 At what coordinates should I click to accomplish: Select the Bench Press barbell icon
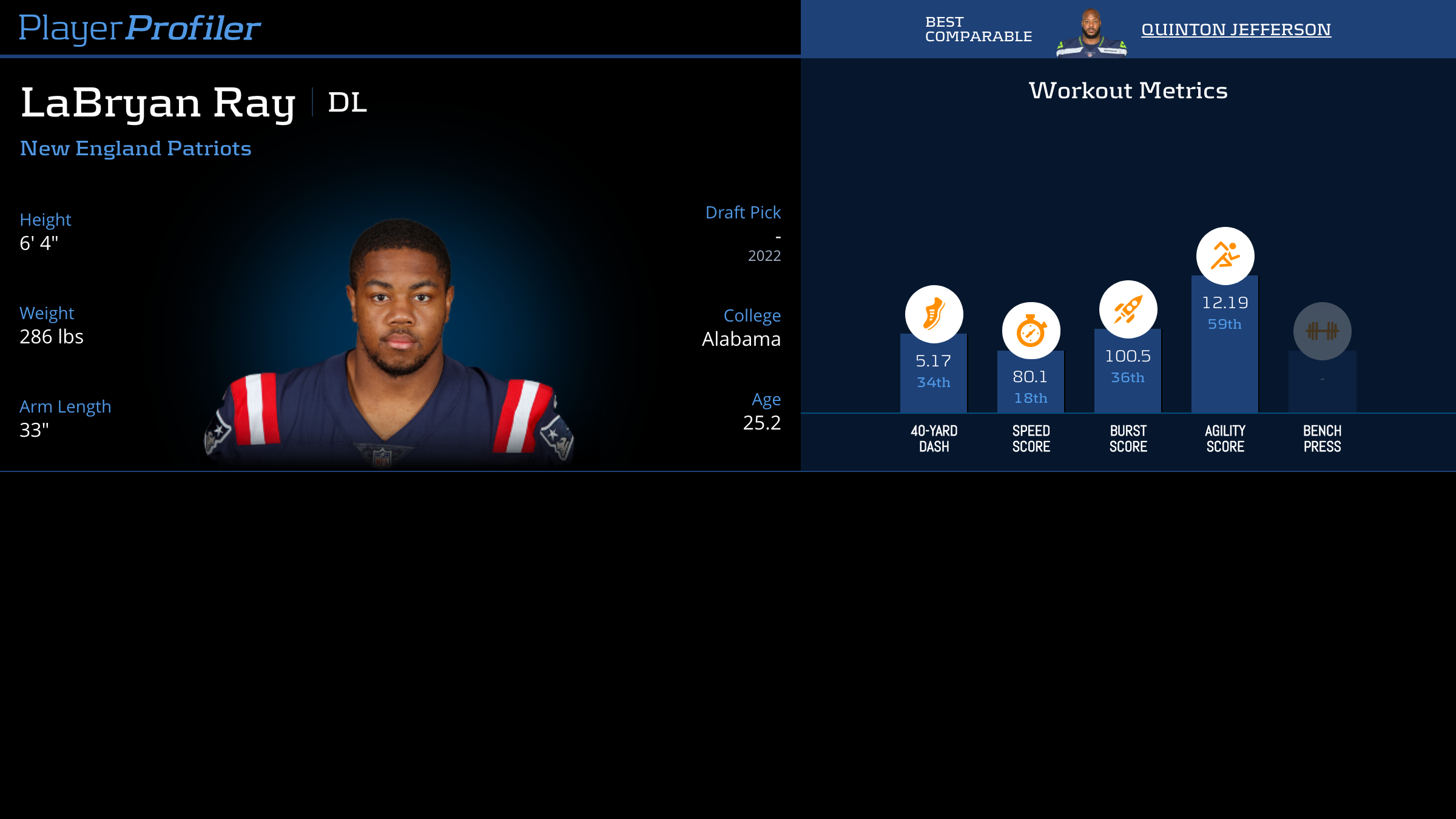tap(1322, 331)
